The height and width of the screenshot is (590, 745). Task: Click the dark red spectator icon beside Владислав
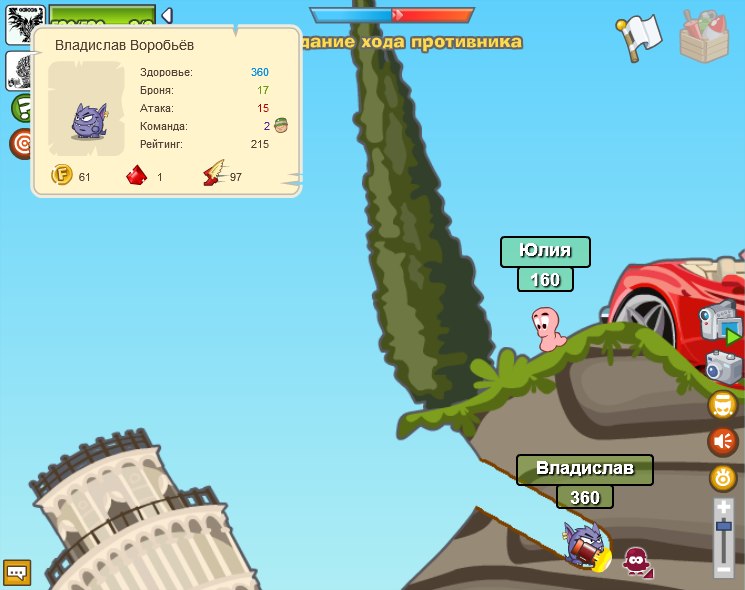coord(636,561)
